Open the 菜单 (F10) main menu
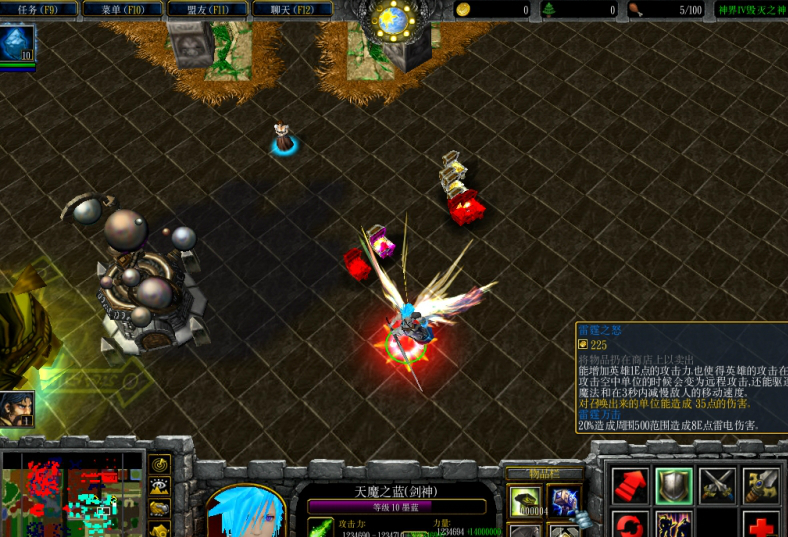This screenshot has width=788, height=537. click(x=123, y=10)
